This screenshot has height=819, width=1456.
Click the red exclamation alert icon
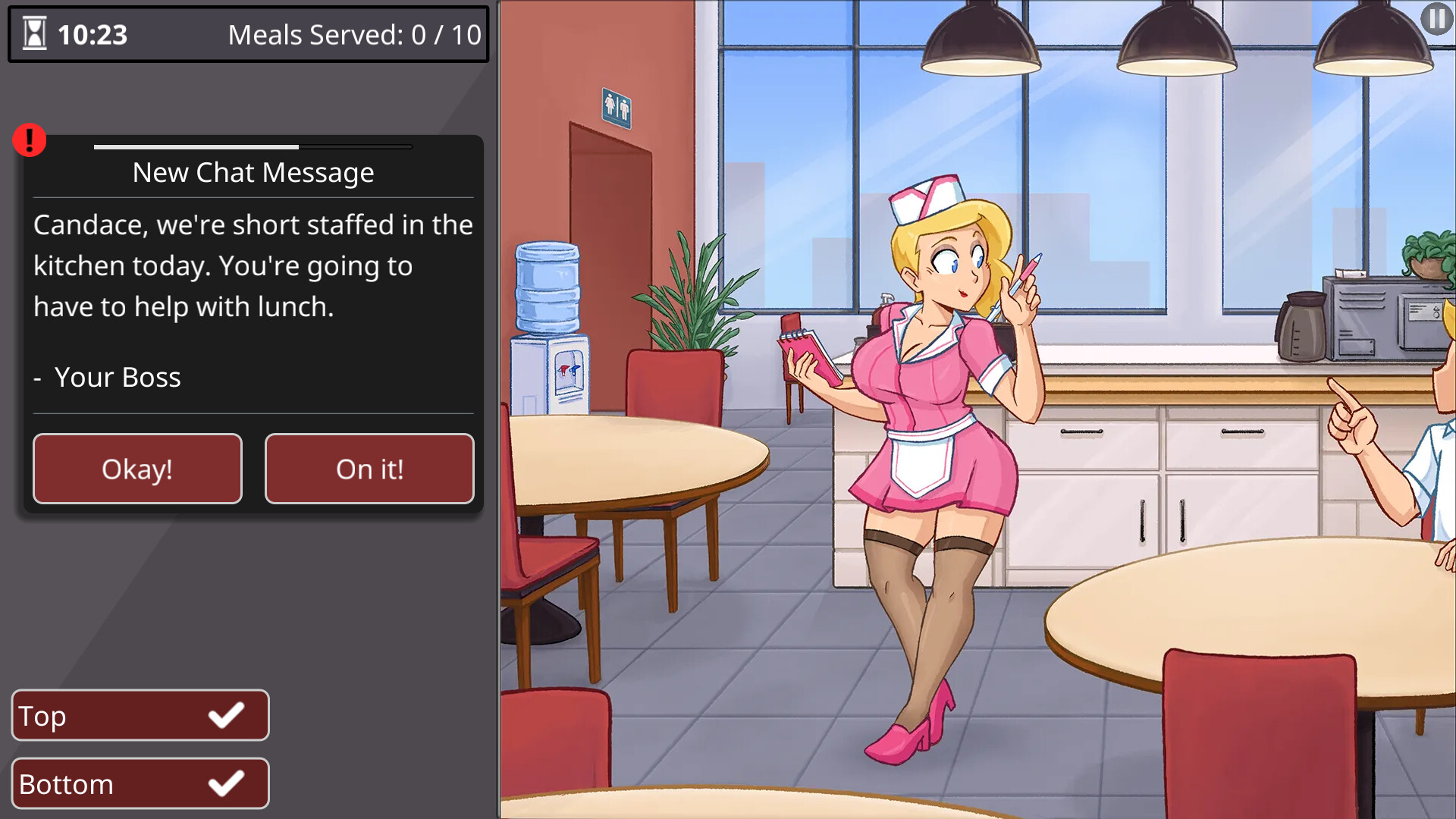[30, 140]
